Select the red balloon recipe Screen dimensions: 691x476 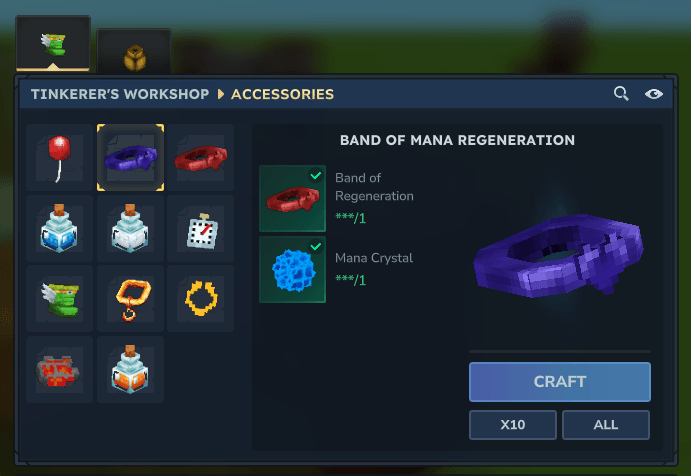point(60,158)
